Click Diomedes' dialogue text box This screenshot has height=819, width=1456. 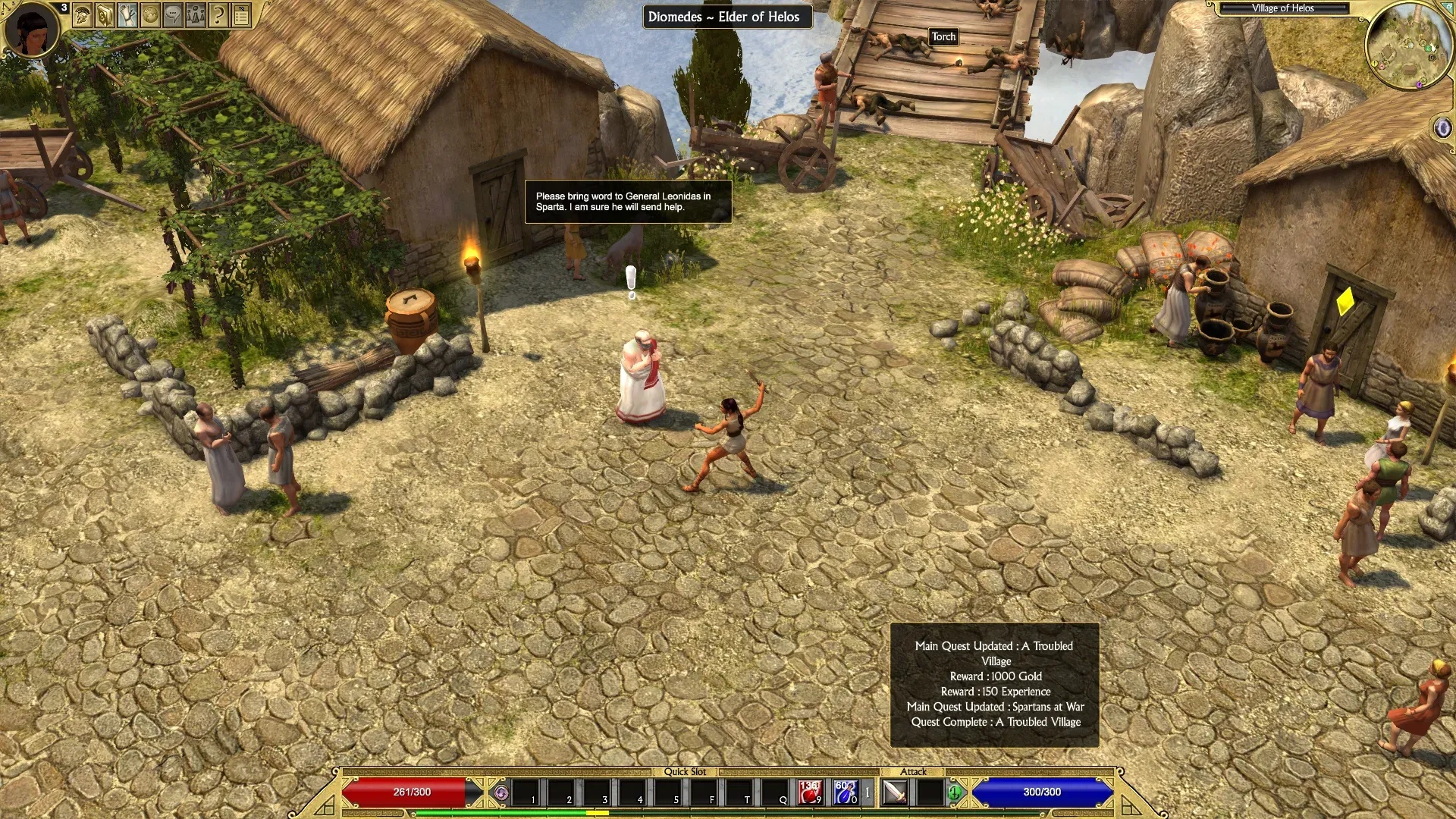pyautogui.click(x=628, y=202)
